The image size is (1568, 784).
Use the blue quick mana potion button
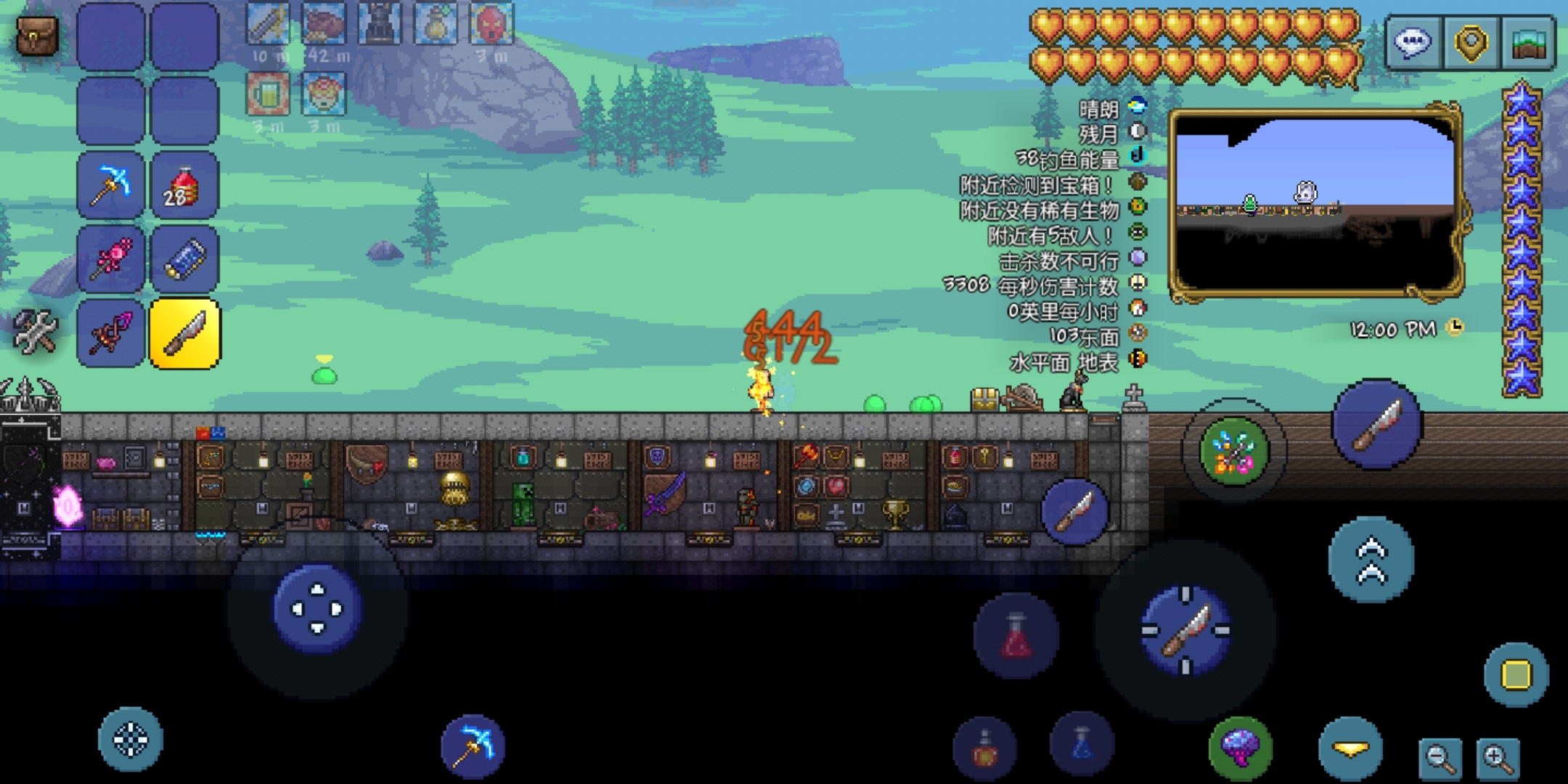(x=1082, y=744)
